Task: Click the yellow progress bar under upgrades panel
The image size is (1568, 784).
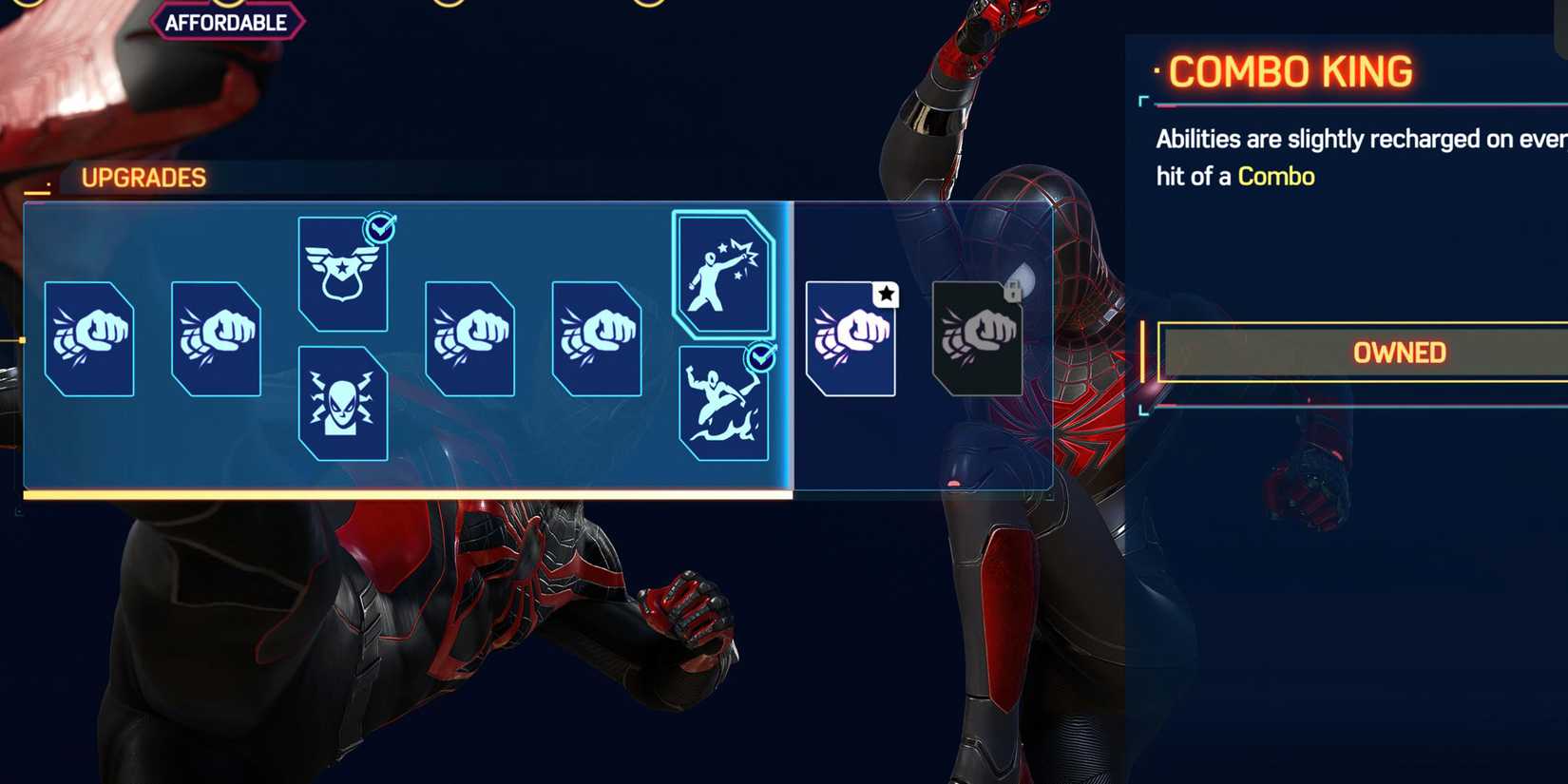Action: (x=409, y=494)
